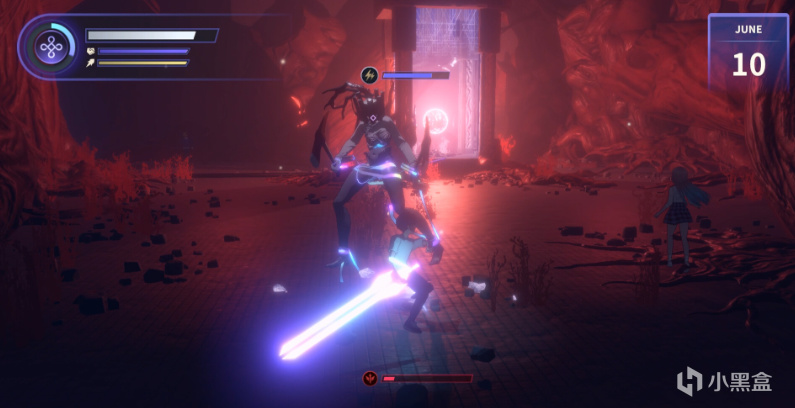The width and height of the screenshot is (795, 408).
Task: Click the circular knot ability icon
Action: tap(48, 47)
